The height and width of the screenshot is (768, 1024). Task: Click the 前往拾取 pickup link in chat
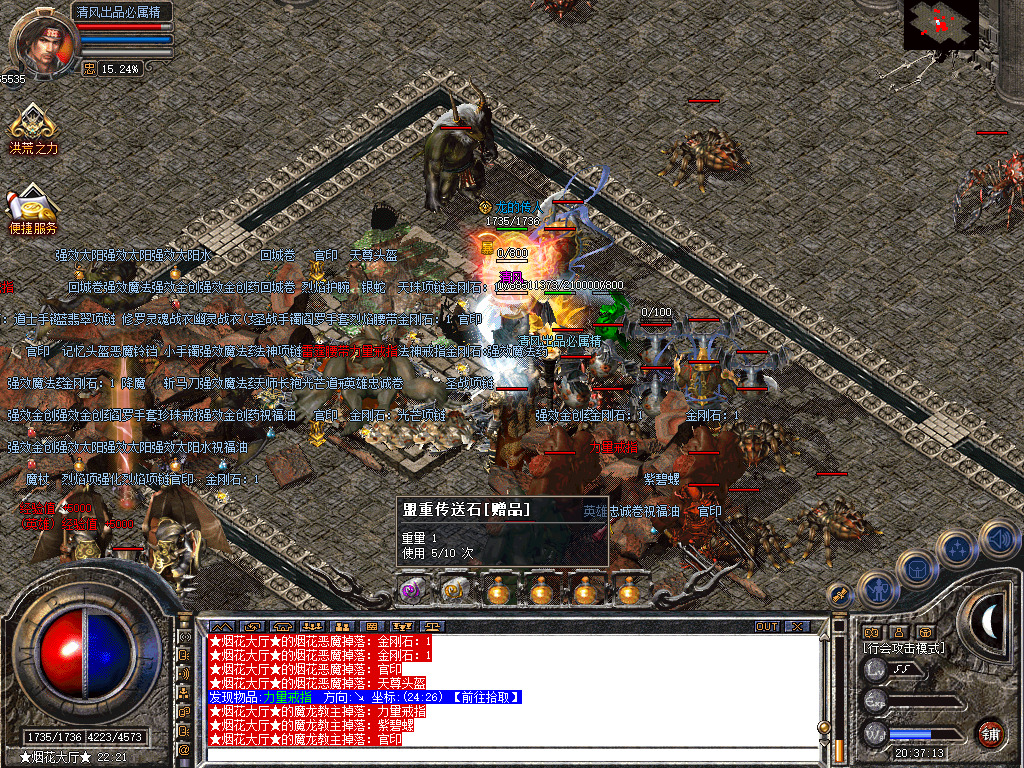click(x=486, y=697)
